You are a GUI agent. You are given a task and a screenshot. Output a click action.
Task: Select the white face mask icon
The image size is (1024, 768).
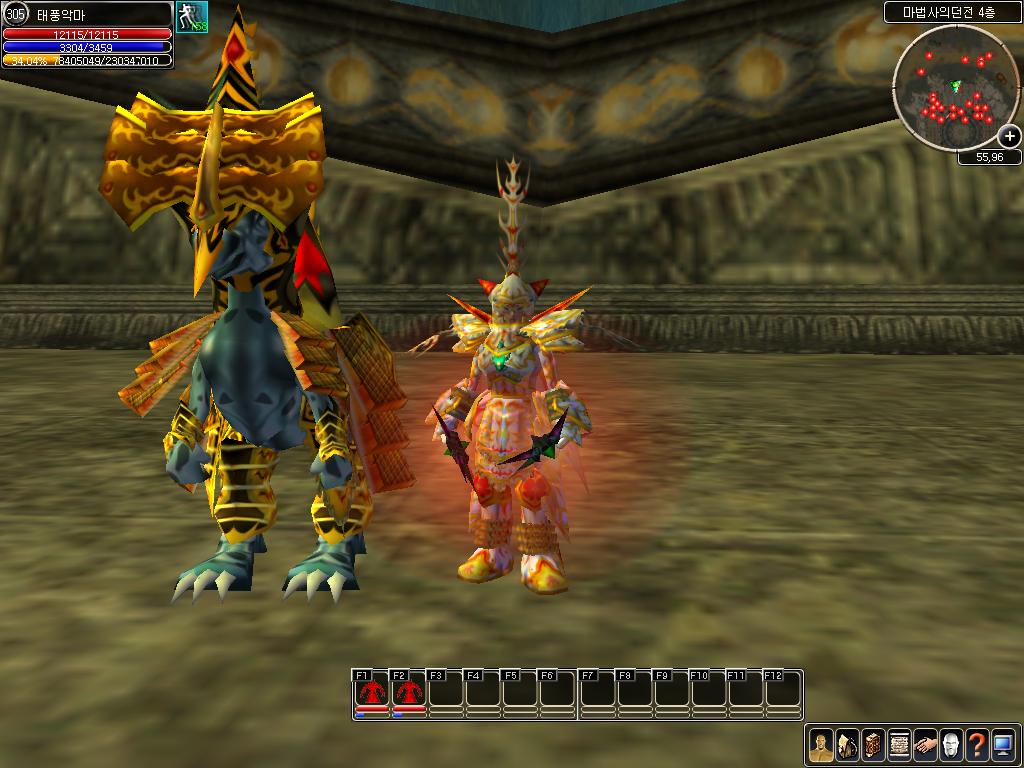click(951, 745)
